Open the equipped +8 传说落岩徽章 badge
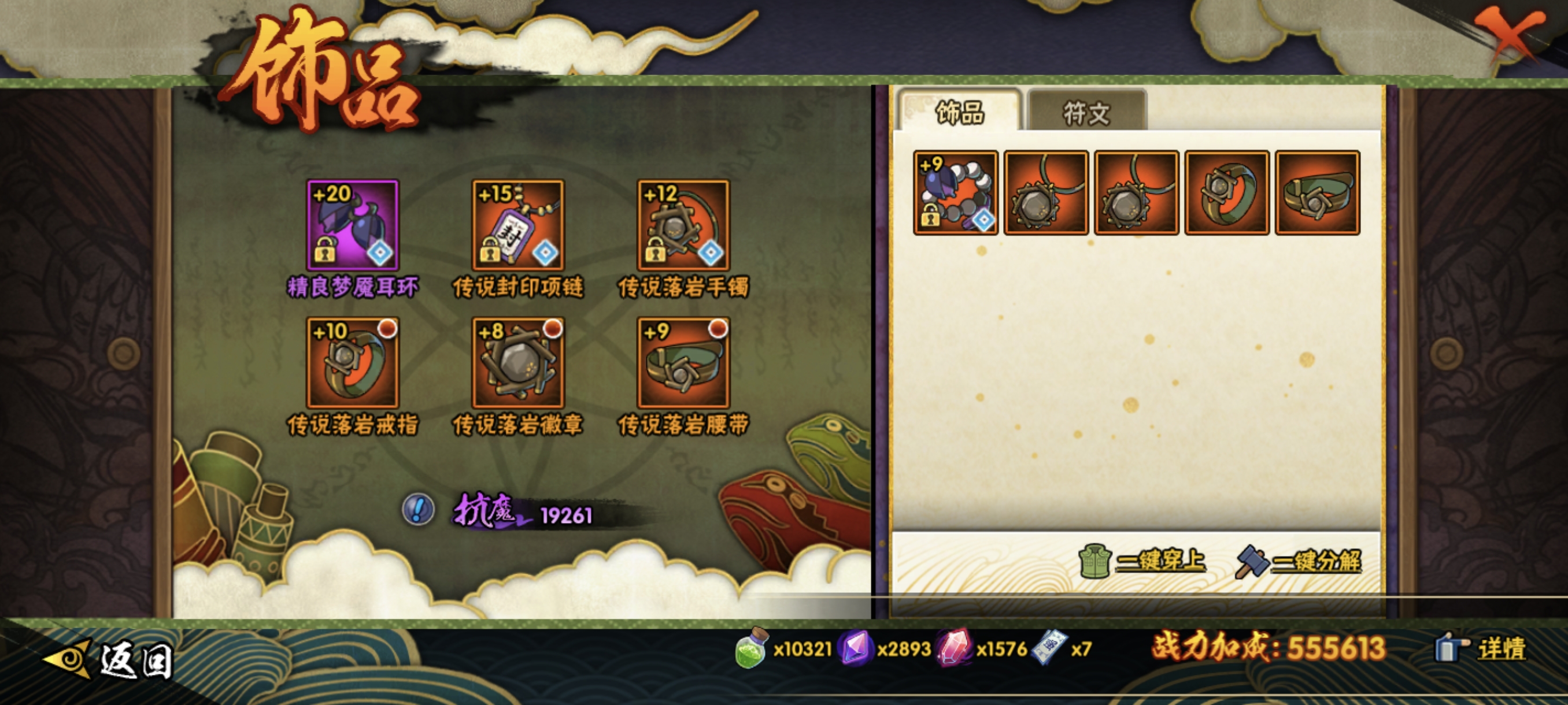This screenshot has width=1568, height=705. pyautogui.click(x=518, y=362)
